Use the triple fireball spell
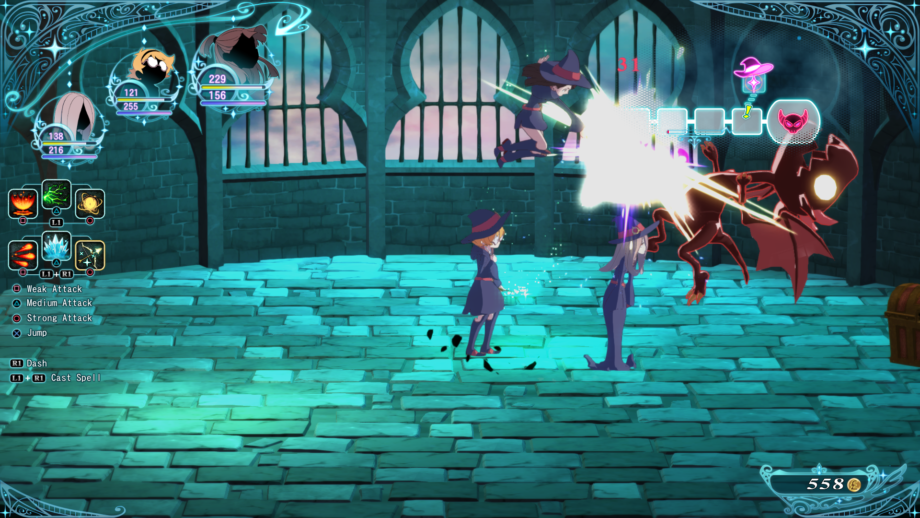Image resolution: width=920 pixels, height=518 pixels. click(22, 254)
